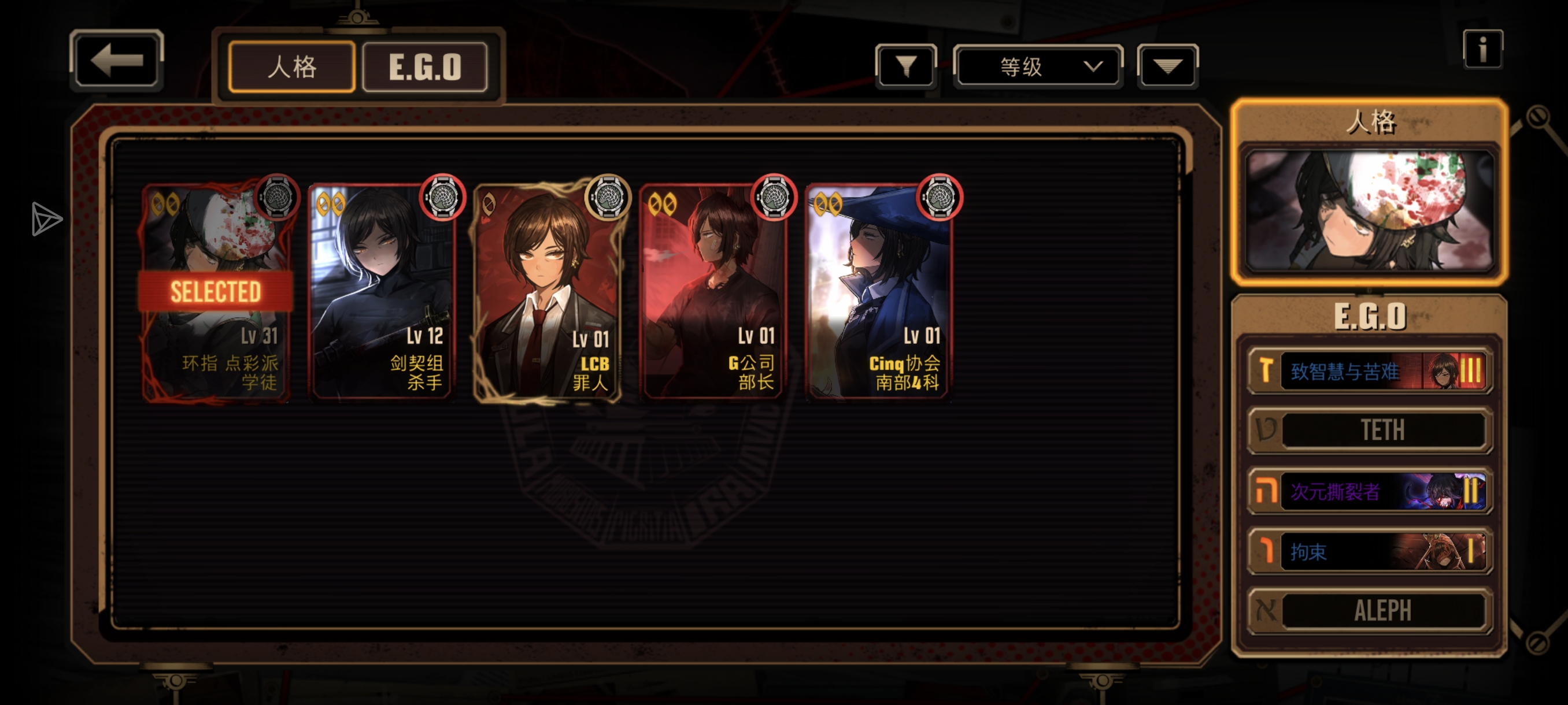1568x705 pixels.
Task: Choose the 拘束 E.G.O slot
Action: coord(1370,551)
